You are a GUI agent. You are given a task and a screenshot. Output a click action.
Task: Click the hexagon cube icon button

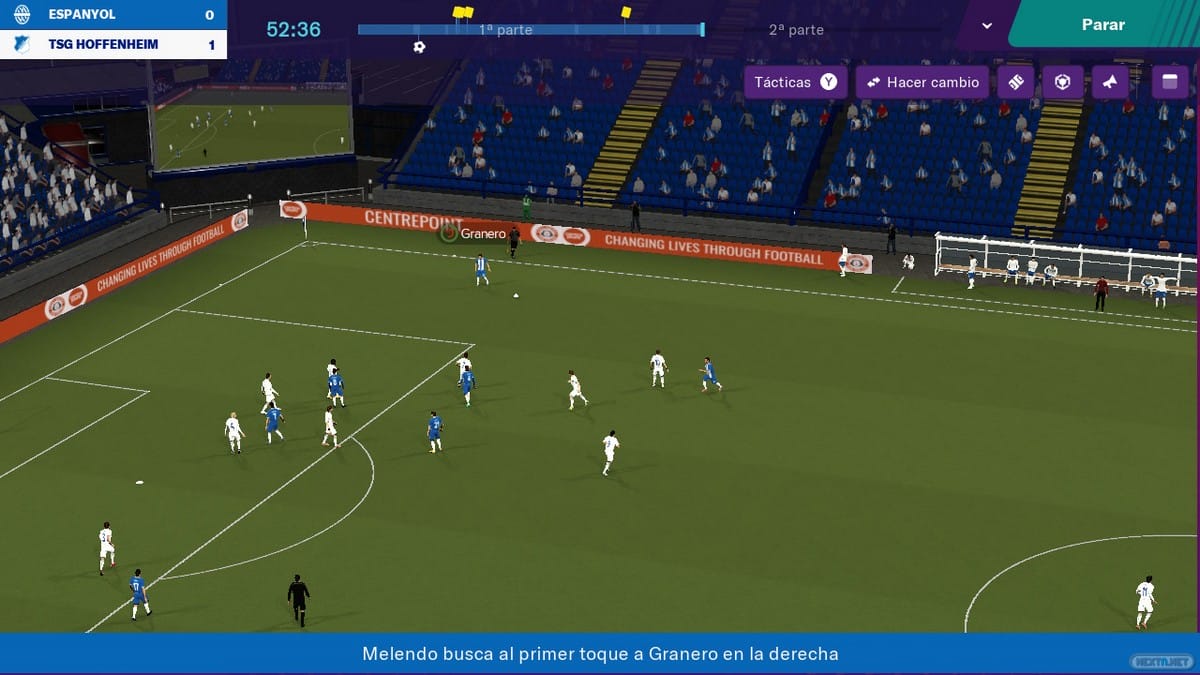[x=1062, y=82]
